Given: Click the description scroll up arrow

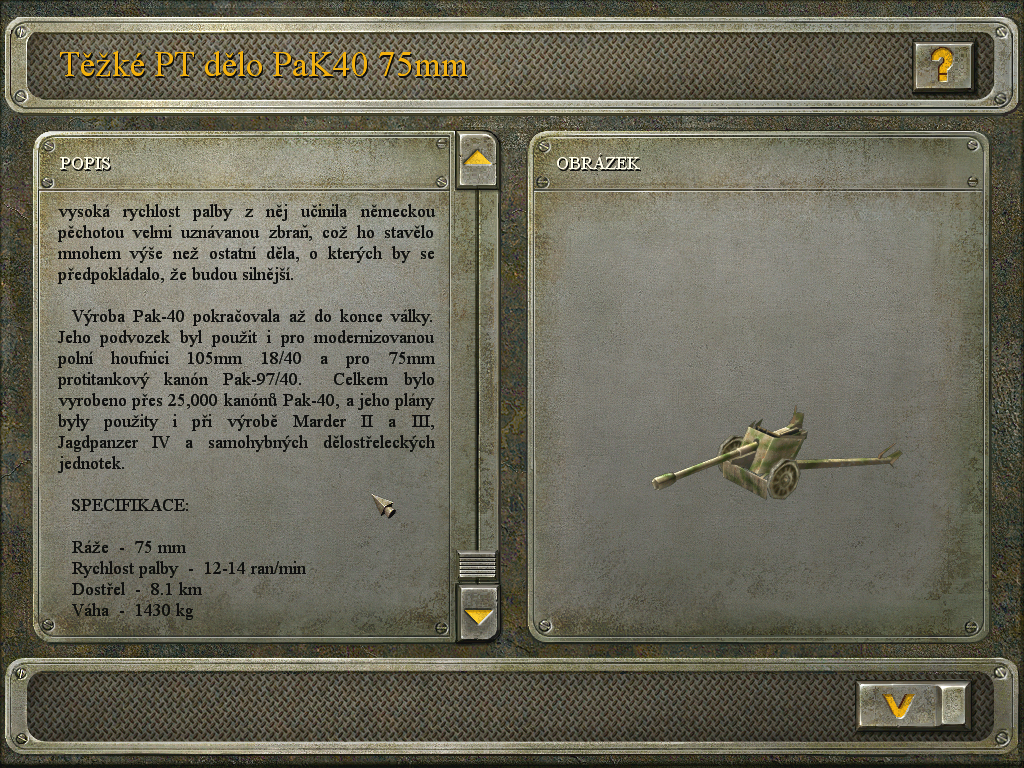Looking at the screenshot, I should (477, 159).
